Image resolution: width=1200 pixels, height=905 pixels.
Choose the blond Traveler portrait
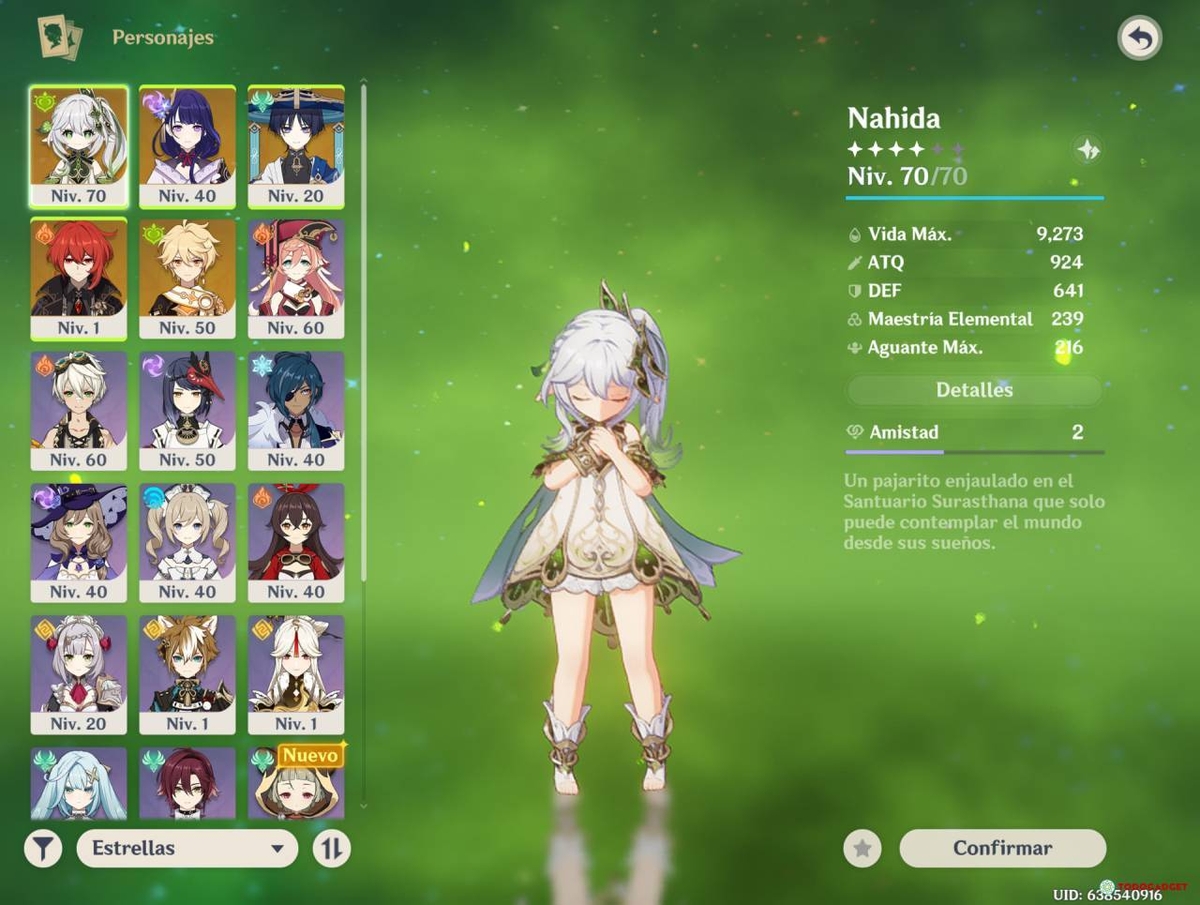(187, 278)
